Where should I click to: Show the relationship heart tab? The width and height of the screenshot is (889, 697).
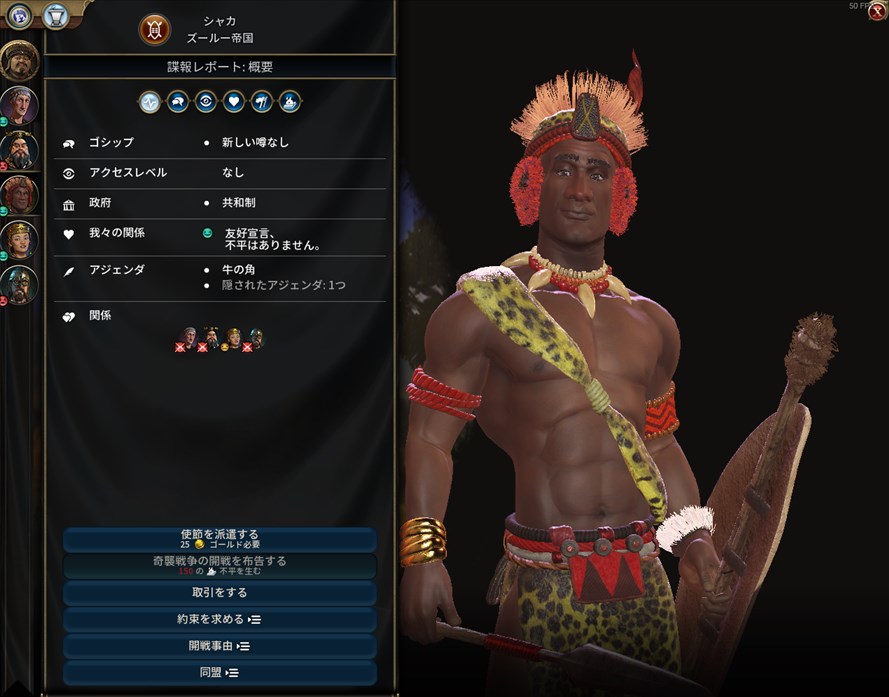234,101
